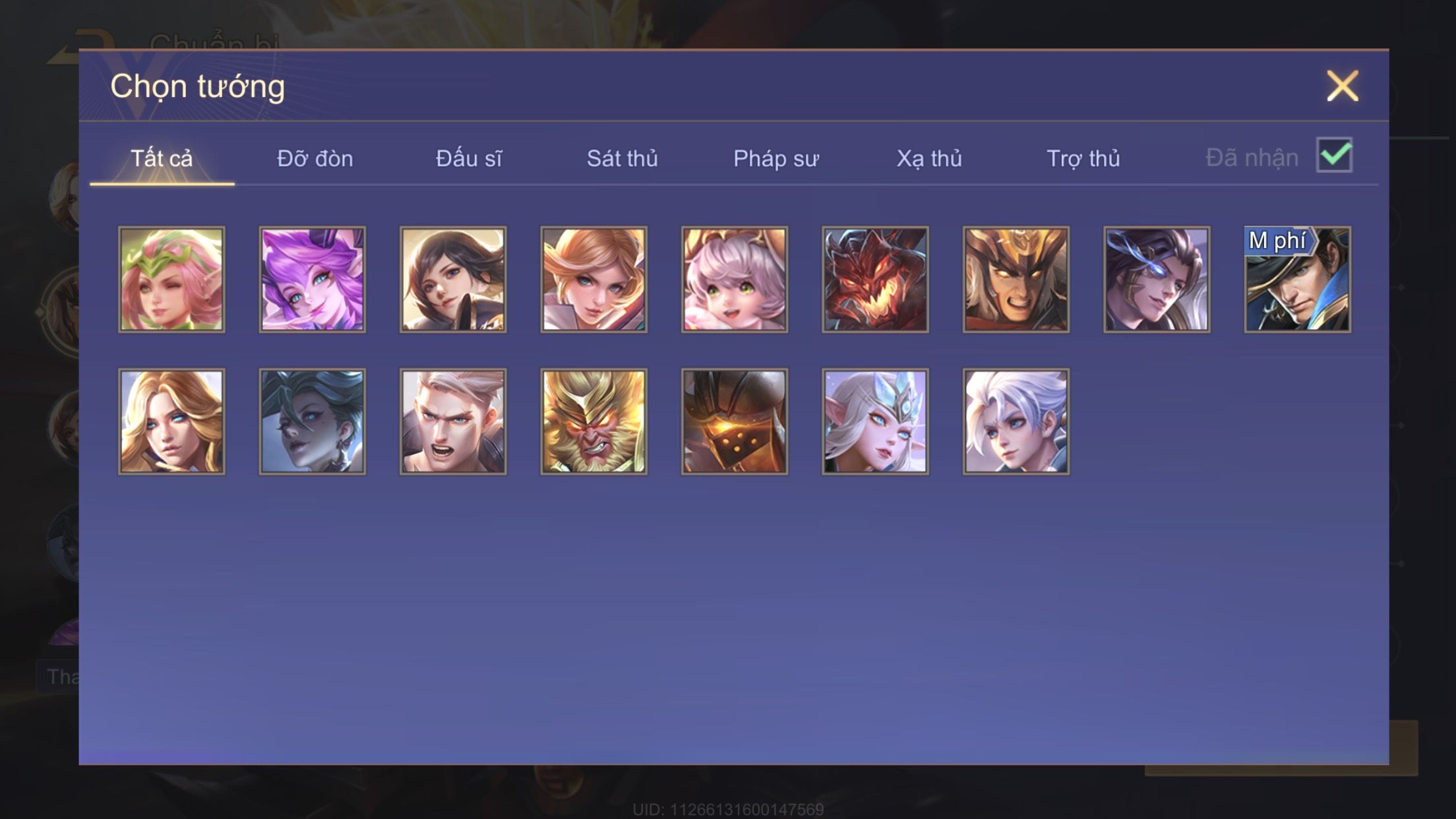This screenshot has width=1456, height=819.
Task: Select the golden monkey king hero
Action: 593,421
